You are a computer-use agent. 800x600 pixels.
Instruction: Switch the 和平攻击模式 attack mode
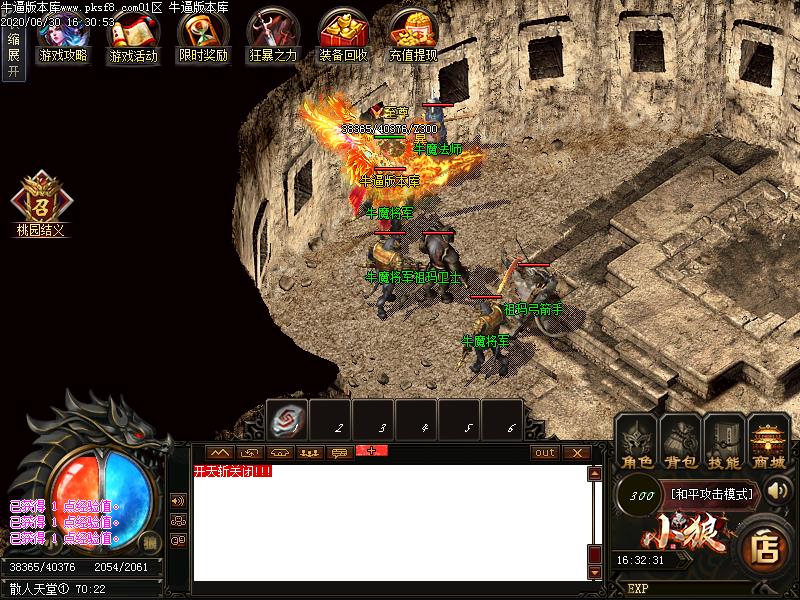714,493
